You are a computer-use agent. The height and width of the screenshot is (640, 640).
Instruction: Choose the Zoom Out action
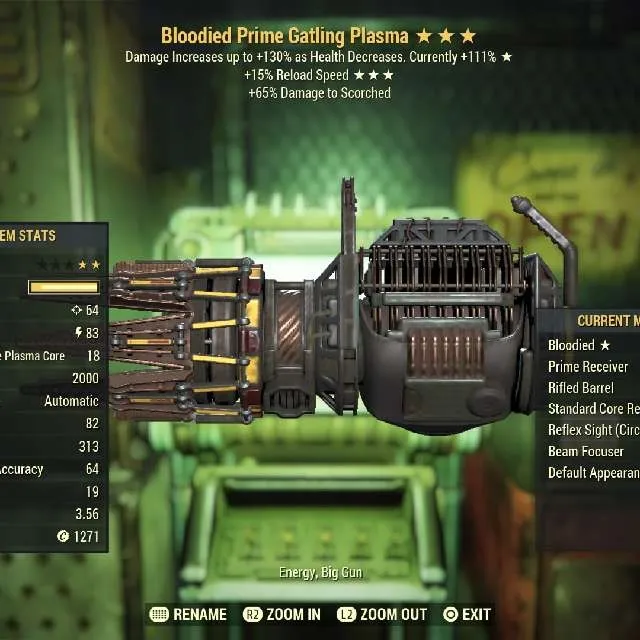pyautogui.click(x=382, y=614)
